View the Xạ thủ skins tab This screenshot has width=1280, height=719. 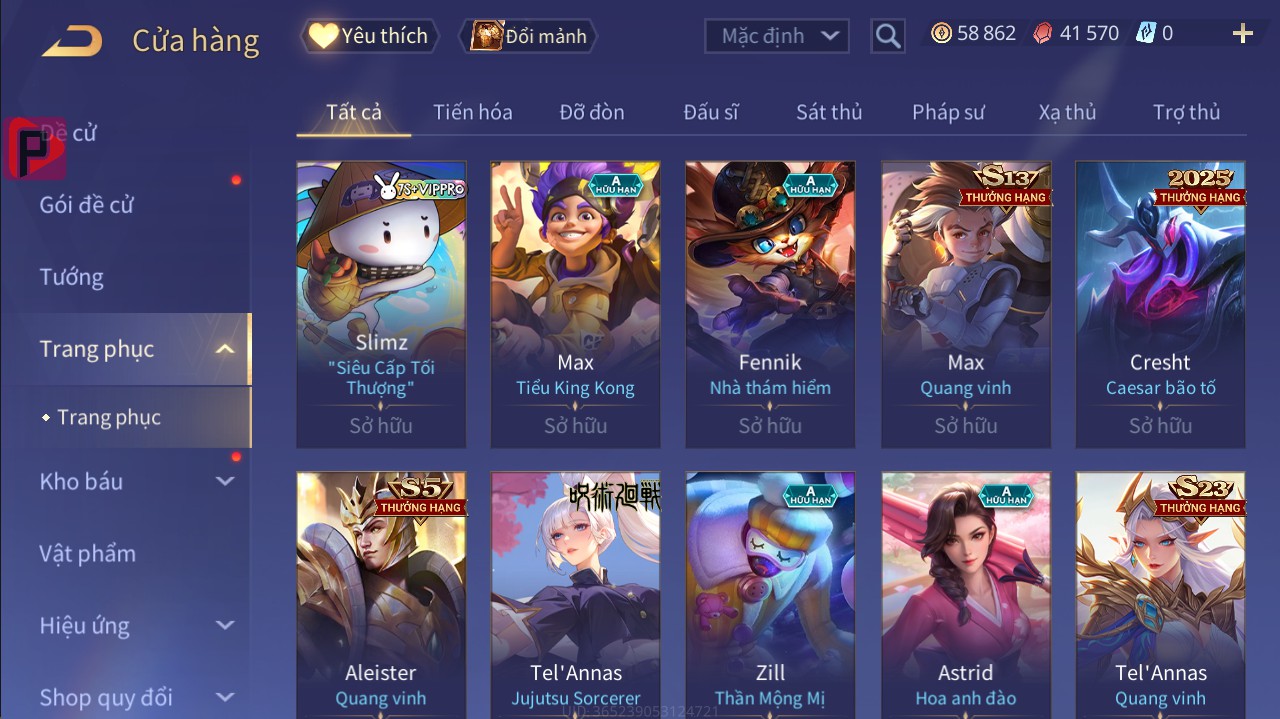(1067, 112)
